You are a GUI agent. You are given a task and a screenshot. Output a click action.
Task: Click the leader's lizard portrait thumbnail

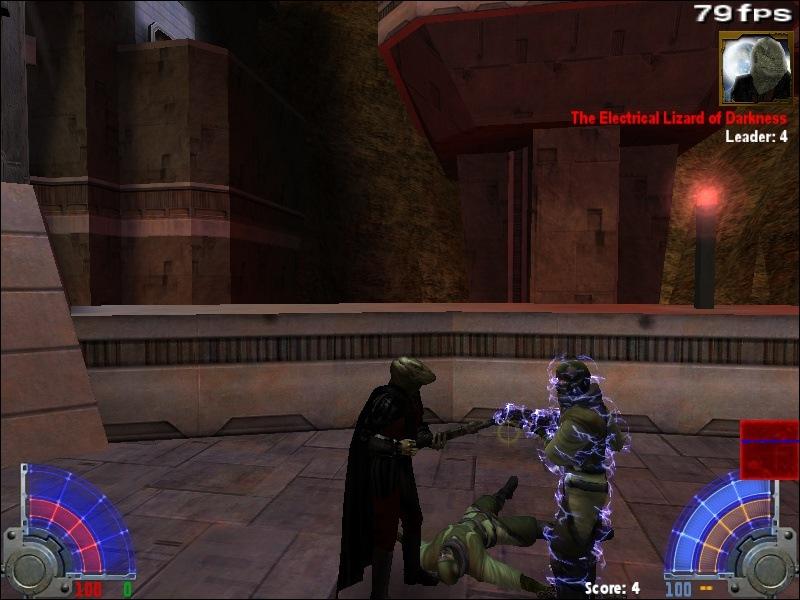coord(755,68)
